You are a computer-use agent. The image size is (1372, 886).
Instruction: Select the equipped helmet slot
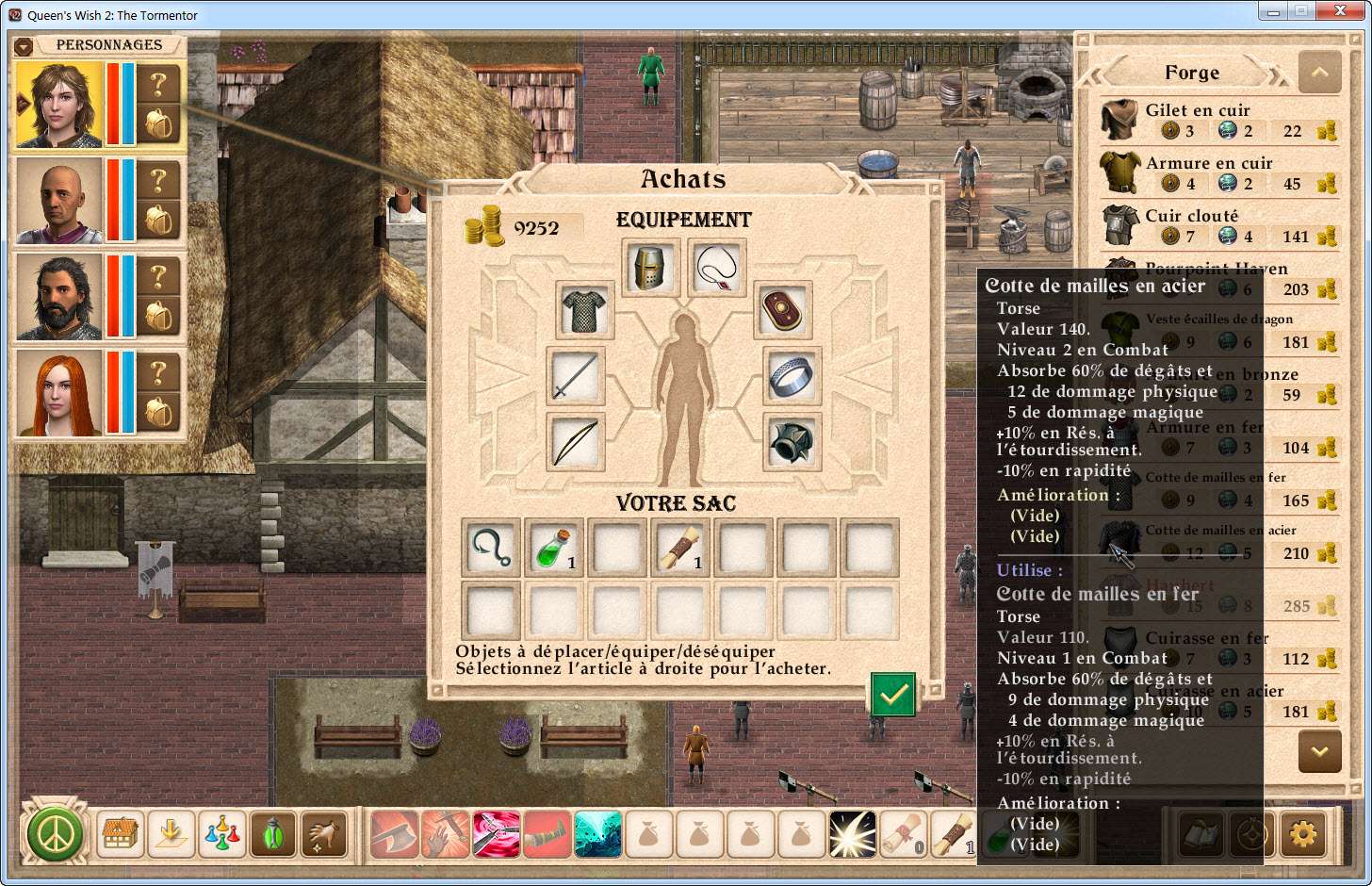point(650,268)
